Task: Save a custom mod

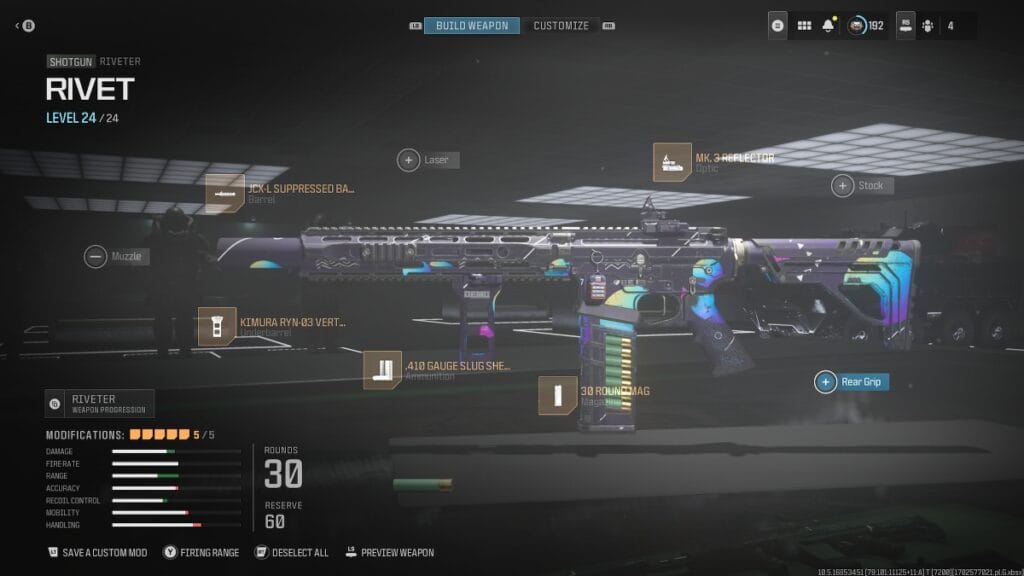Action: click(x=98, y=552)
